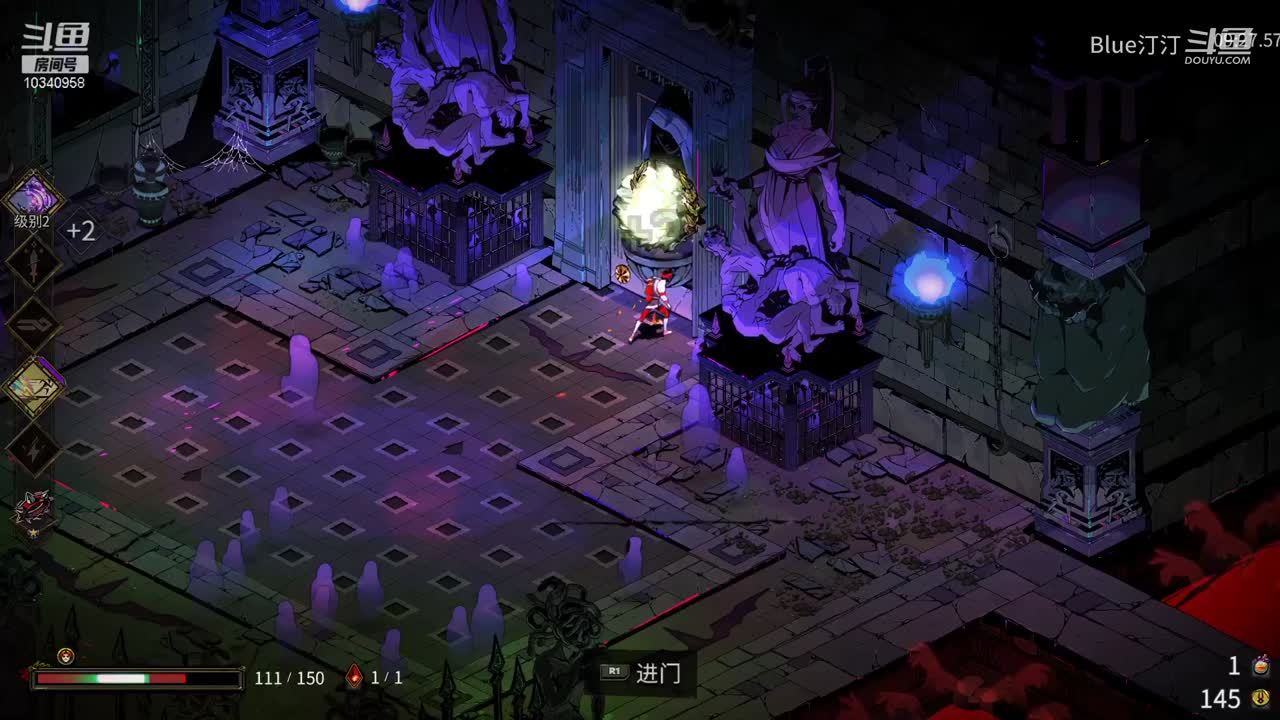Click the gold obol coin icon

[1261, 698]
